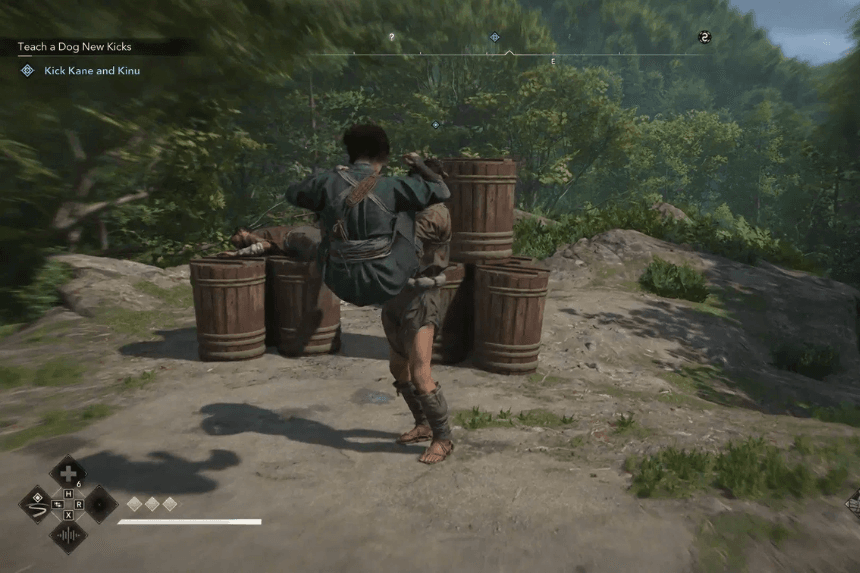Viewport: 860px width, 573px height.
Task: Activate the left diamond ability slot
Action: point(36,504)
